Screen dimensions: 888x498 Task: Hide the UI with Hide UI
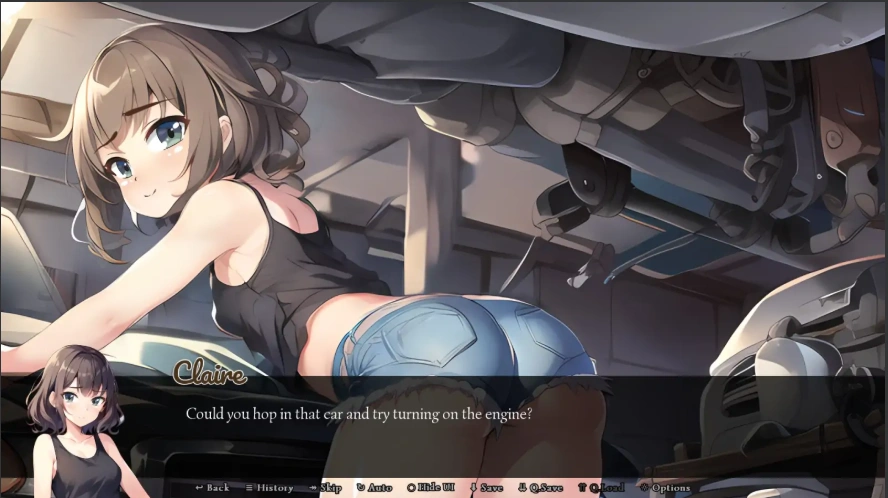(431, 488)
